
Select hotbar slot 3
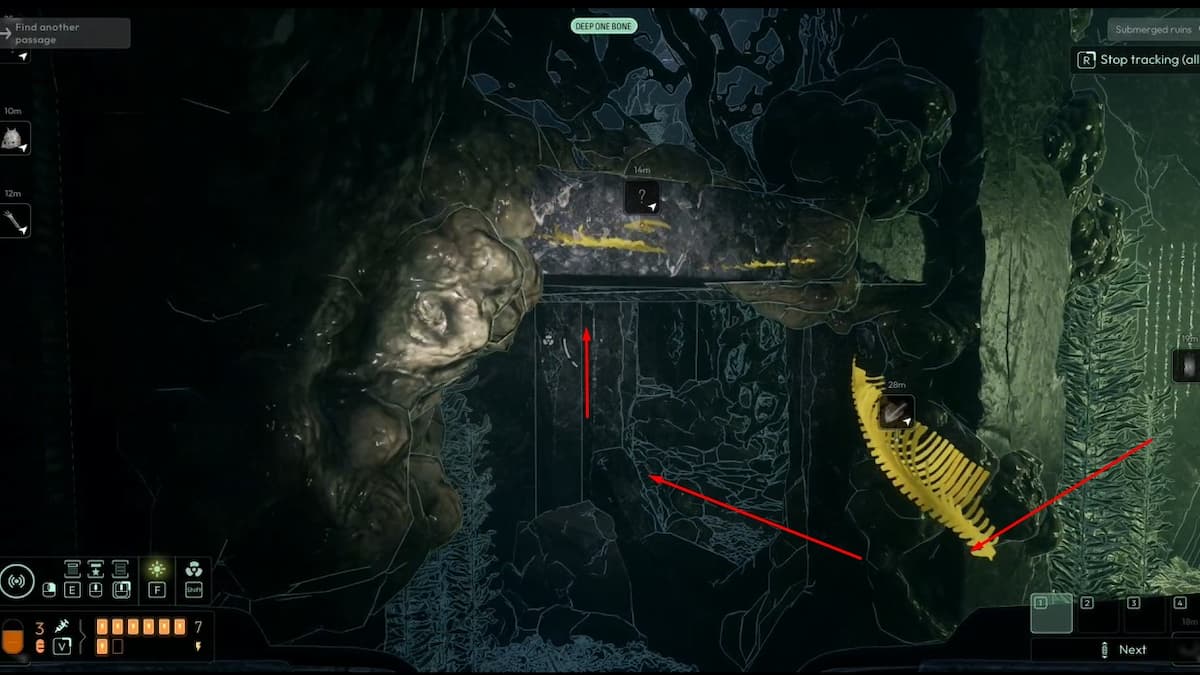point(1143,613)
